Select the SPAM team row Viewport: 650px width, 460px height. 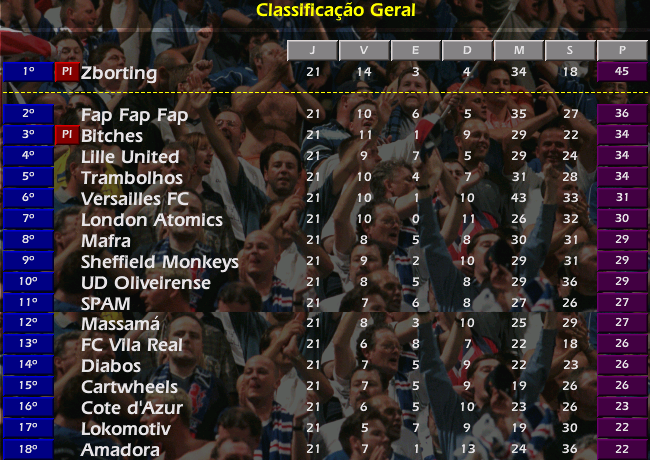pyautogui.click(x=105, y=303)
